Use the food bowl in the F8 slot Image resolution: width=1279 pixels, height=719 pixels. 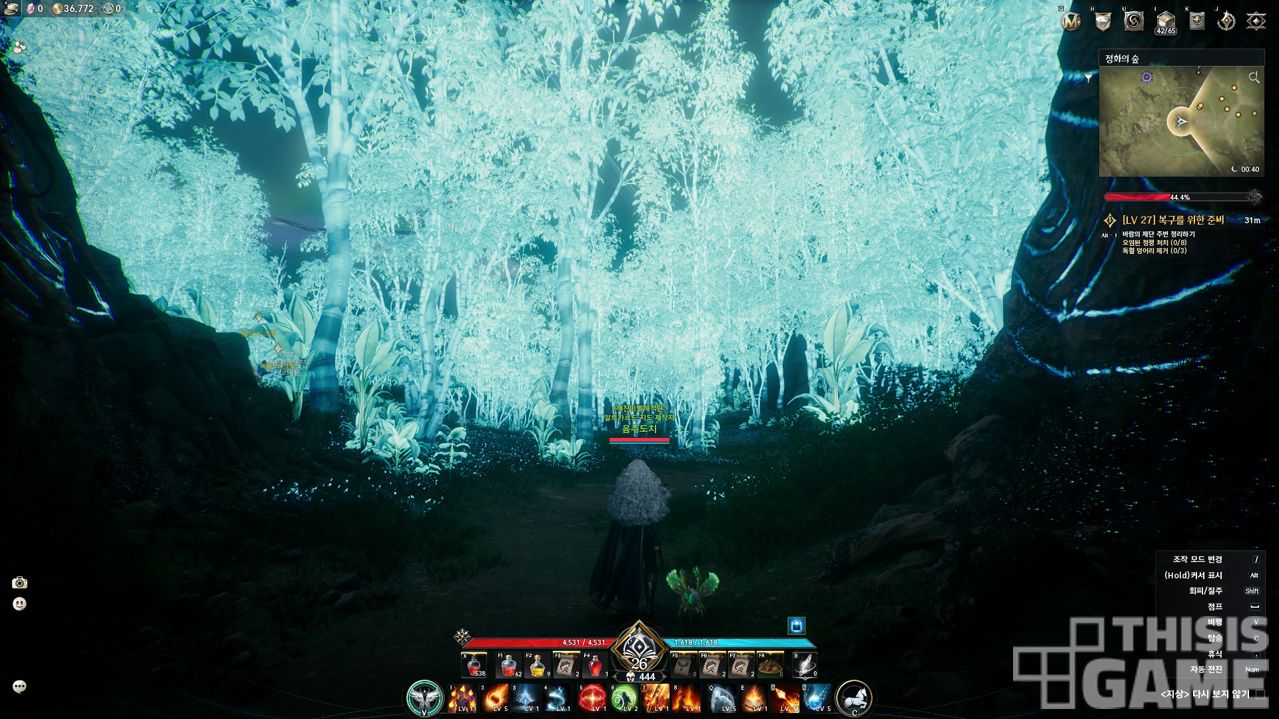coord(770,666)
